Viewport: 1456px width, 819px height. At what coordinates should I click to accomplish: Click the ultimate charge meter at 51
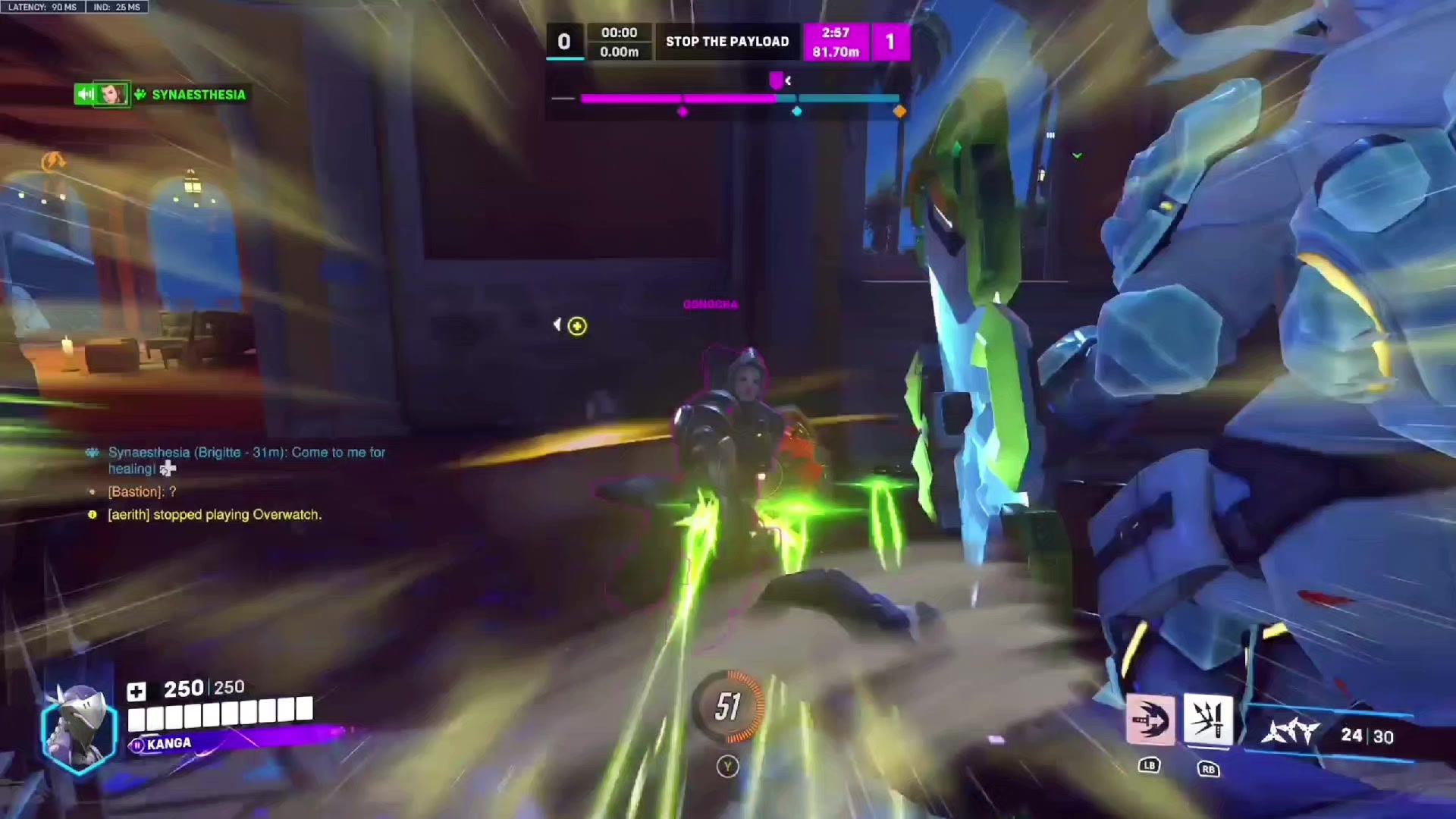click(x=728, y=707)
